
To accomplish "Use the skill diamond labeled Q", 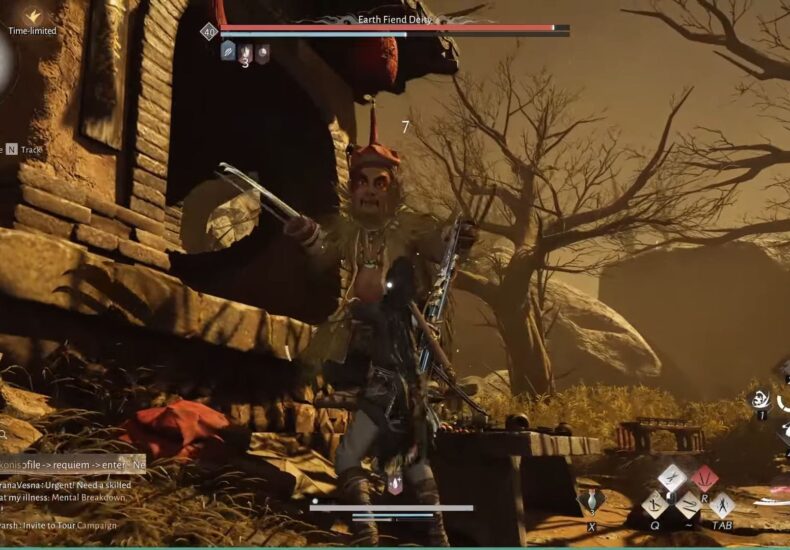I will coord(656,503).
